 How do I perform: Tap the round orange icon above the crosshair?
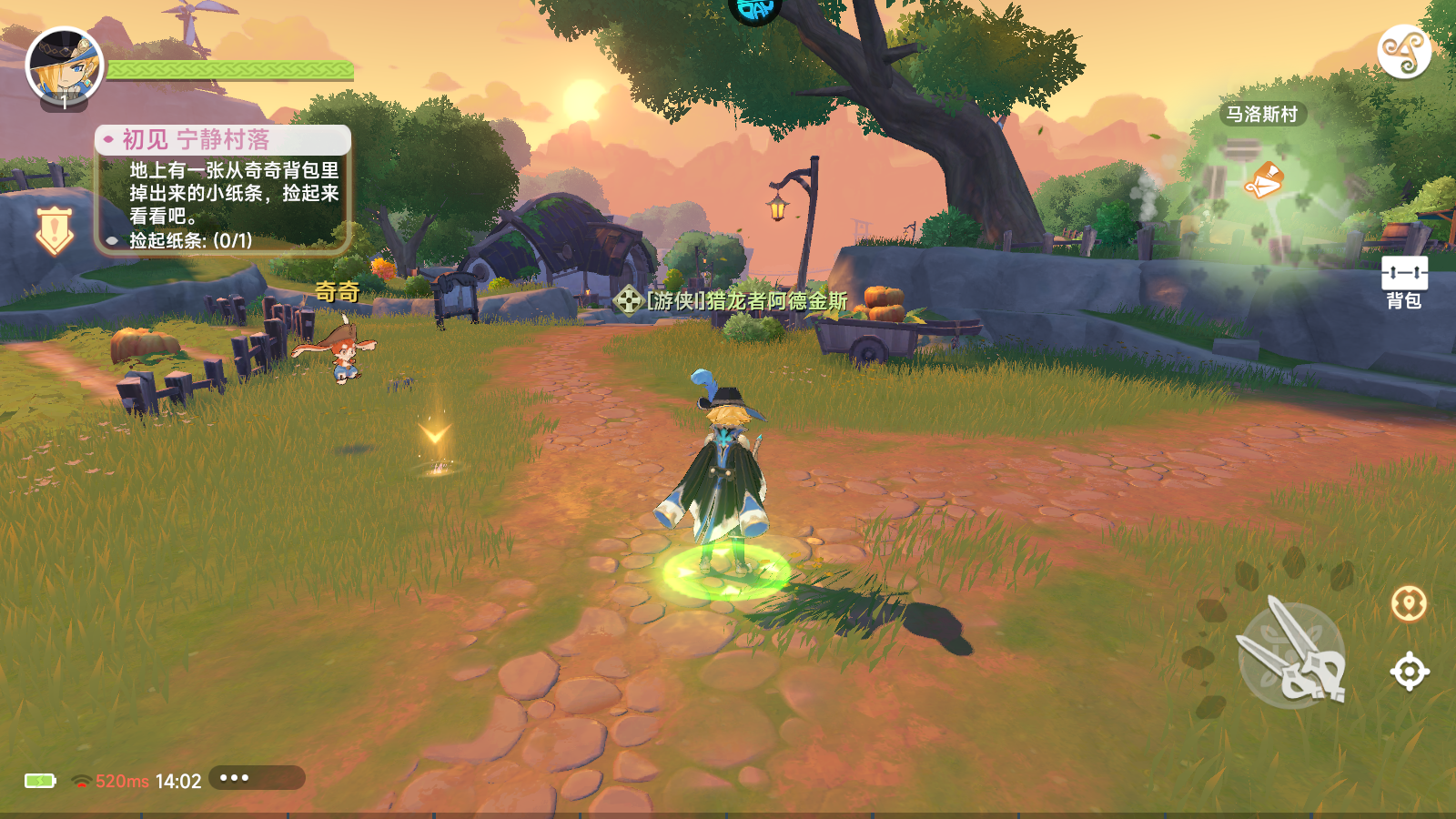1409,603
